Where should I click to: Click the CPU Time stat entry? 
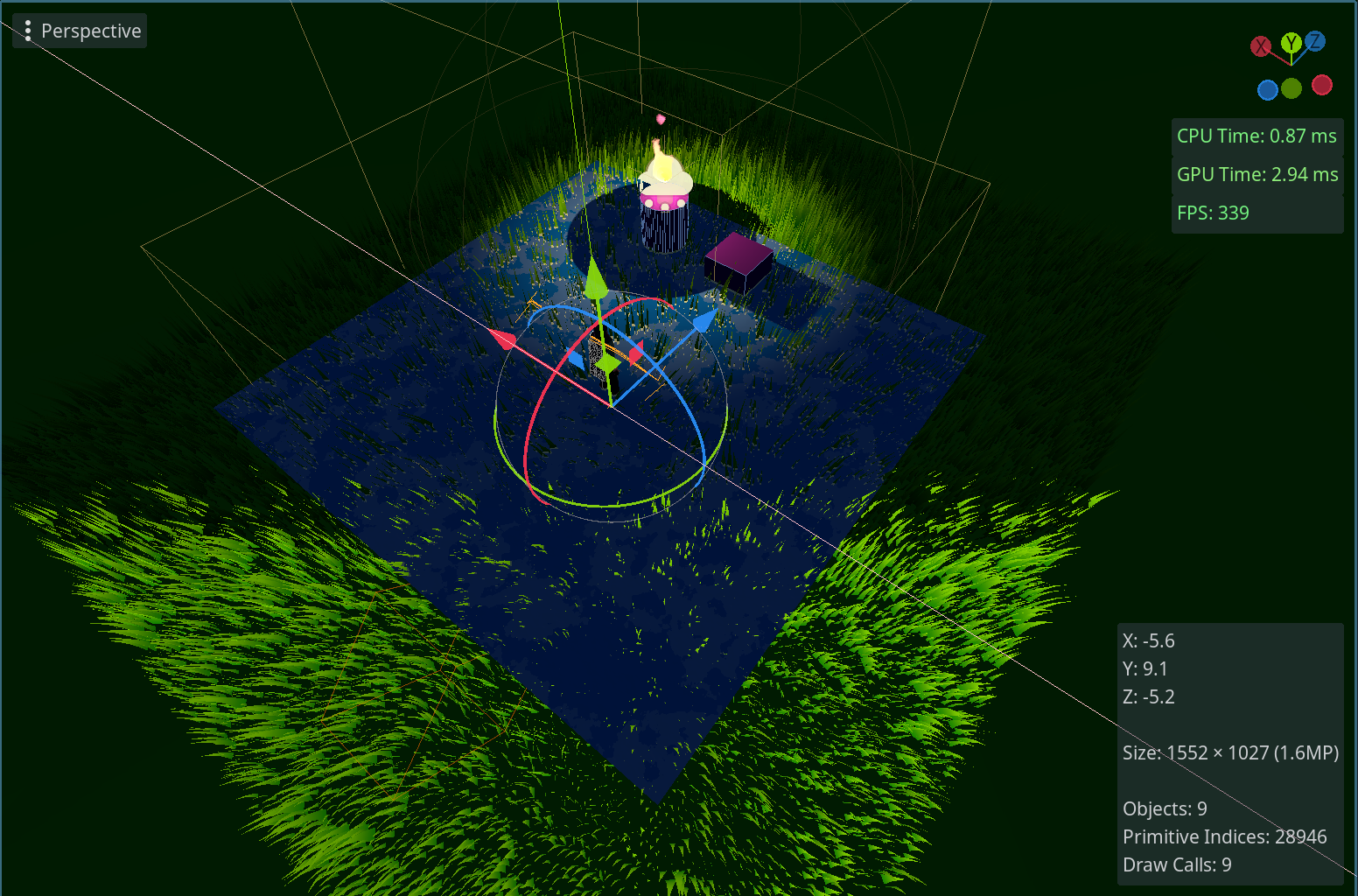(x=1256, y=136)
